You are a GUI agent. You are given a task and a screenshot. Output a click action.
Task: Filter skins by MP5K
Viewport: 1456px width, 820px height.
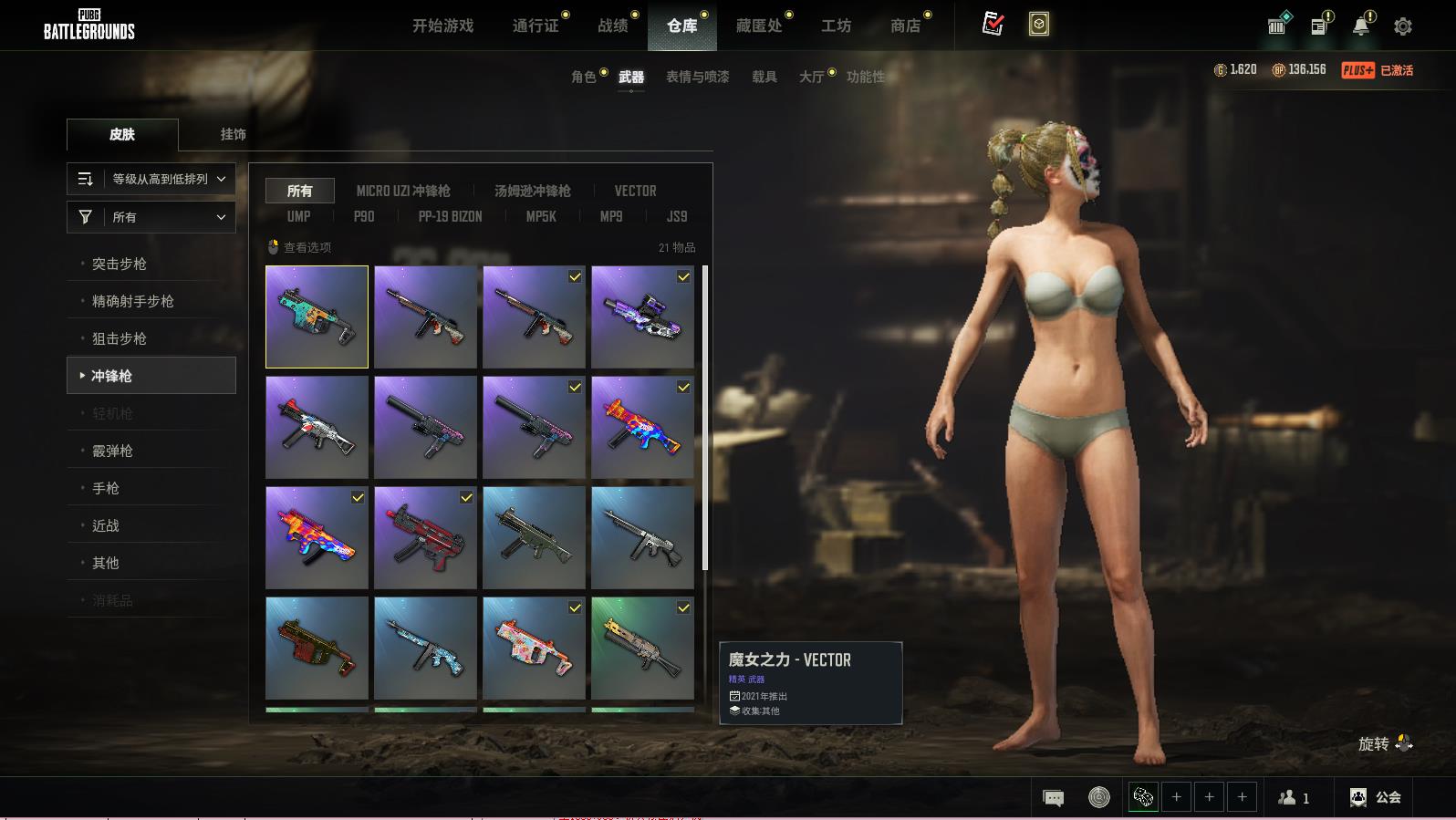541,216
